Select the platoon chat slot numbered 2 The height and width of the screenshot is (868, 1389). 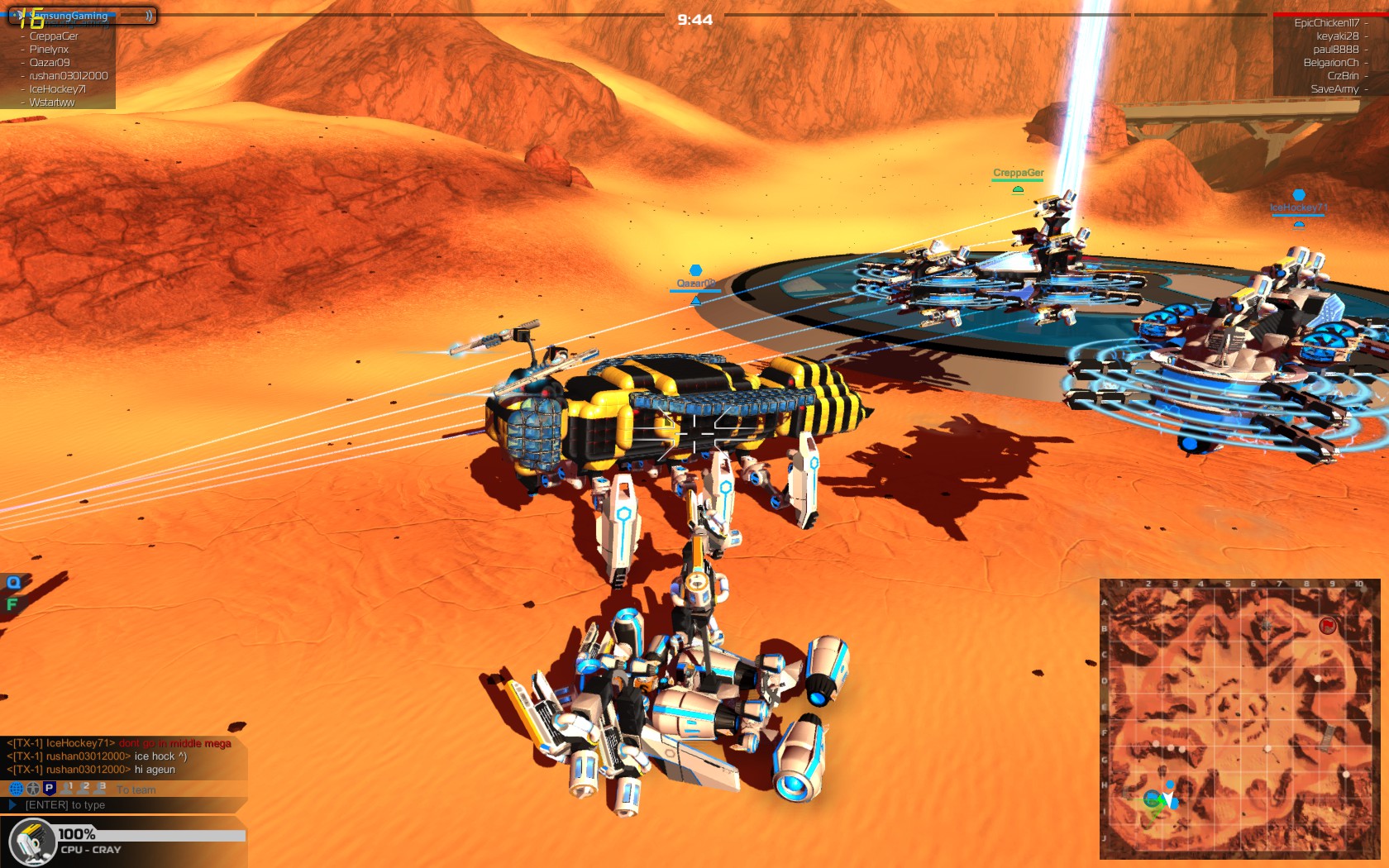(x=83, y=789)
